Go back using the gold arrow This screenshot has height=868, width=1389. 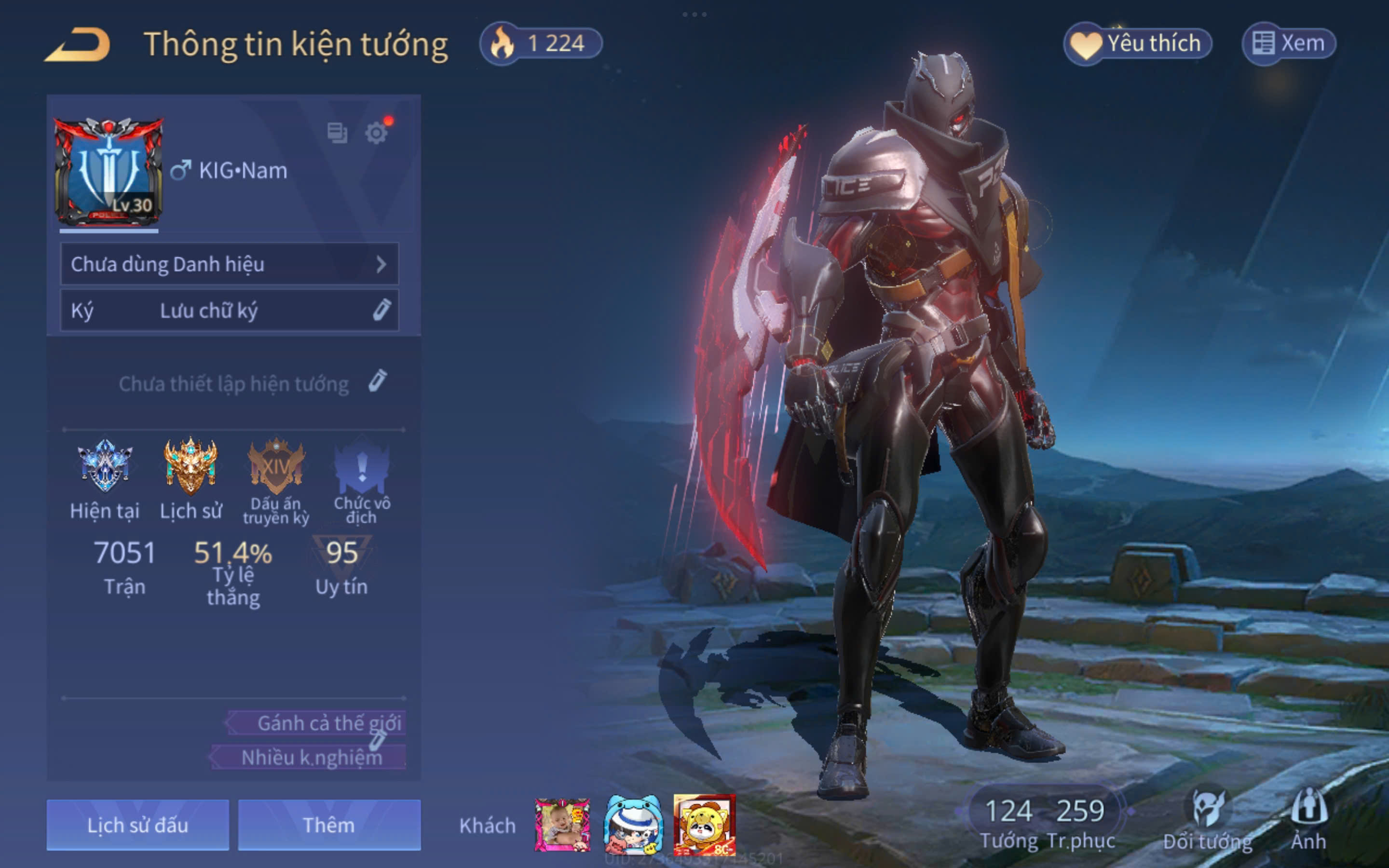click(77, 45)
